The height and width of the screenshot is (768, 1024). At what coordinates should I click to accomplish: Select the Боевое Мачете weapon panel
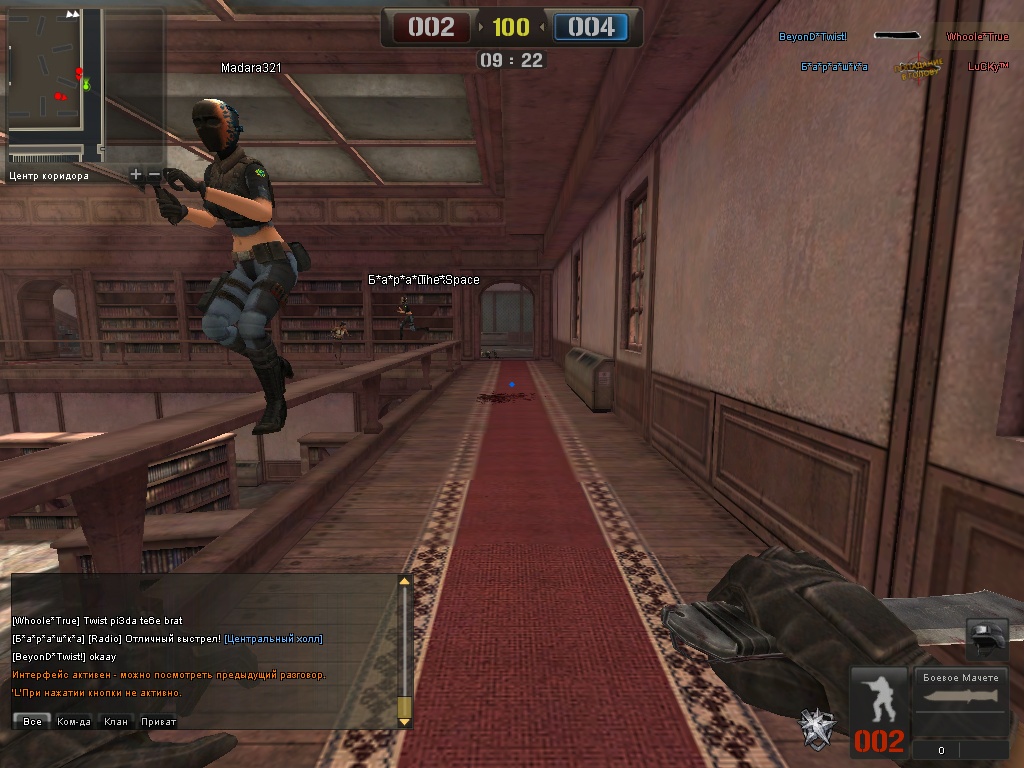point(960,700)
